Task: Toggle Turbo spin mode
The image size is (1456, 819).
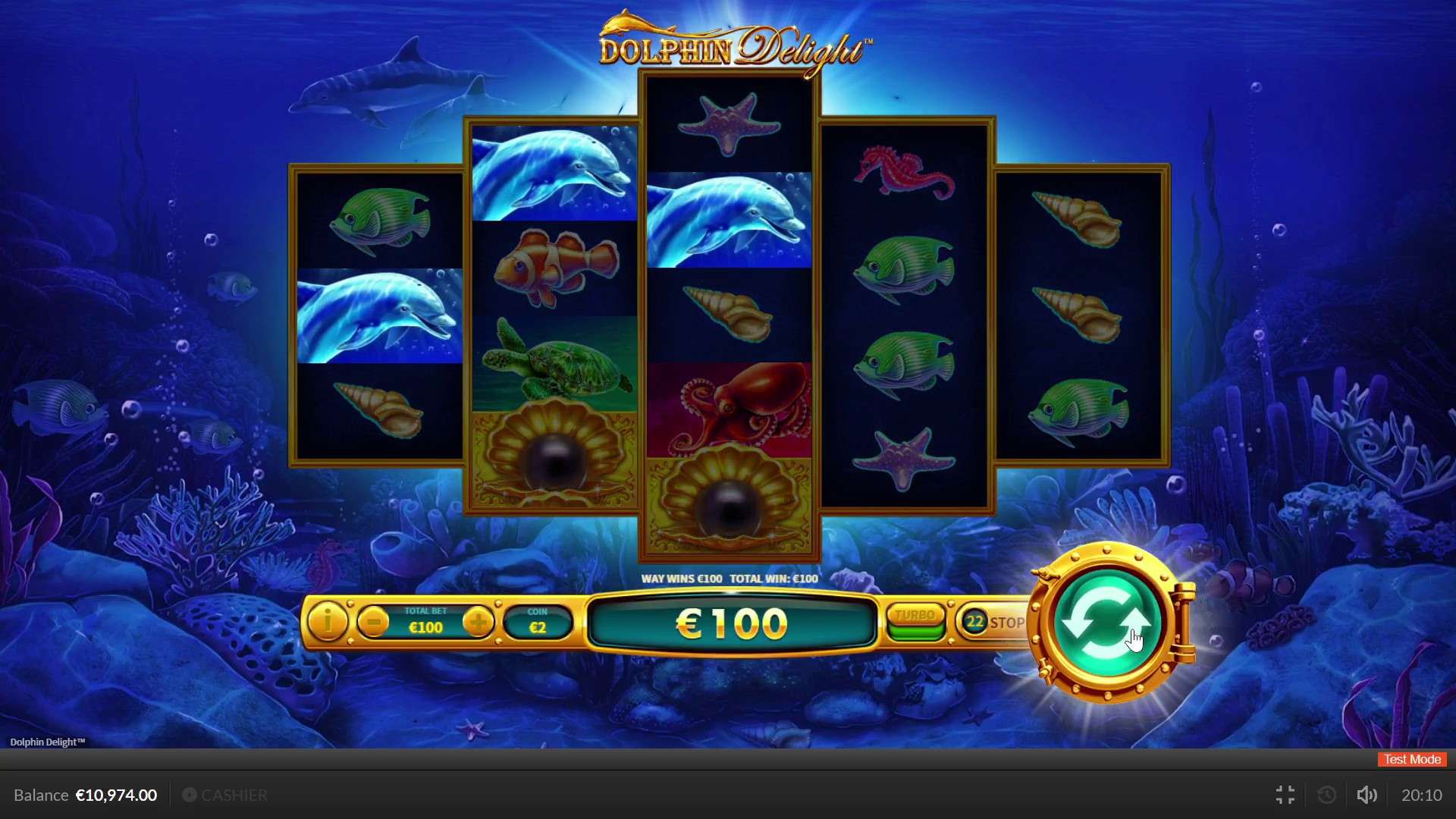Action: [x=916, y=623]
